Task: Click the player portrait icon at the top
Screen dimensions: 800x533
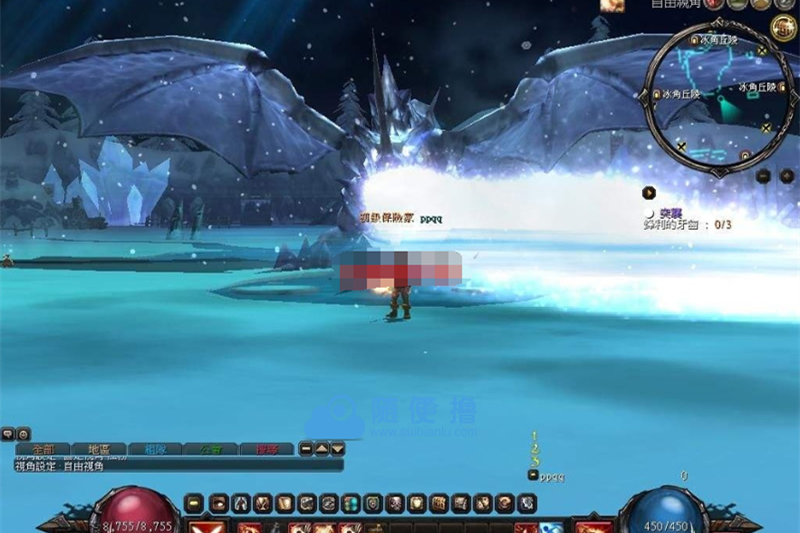Action: (611, 5)
